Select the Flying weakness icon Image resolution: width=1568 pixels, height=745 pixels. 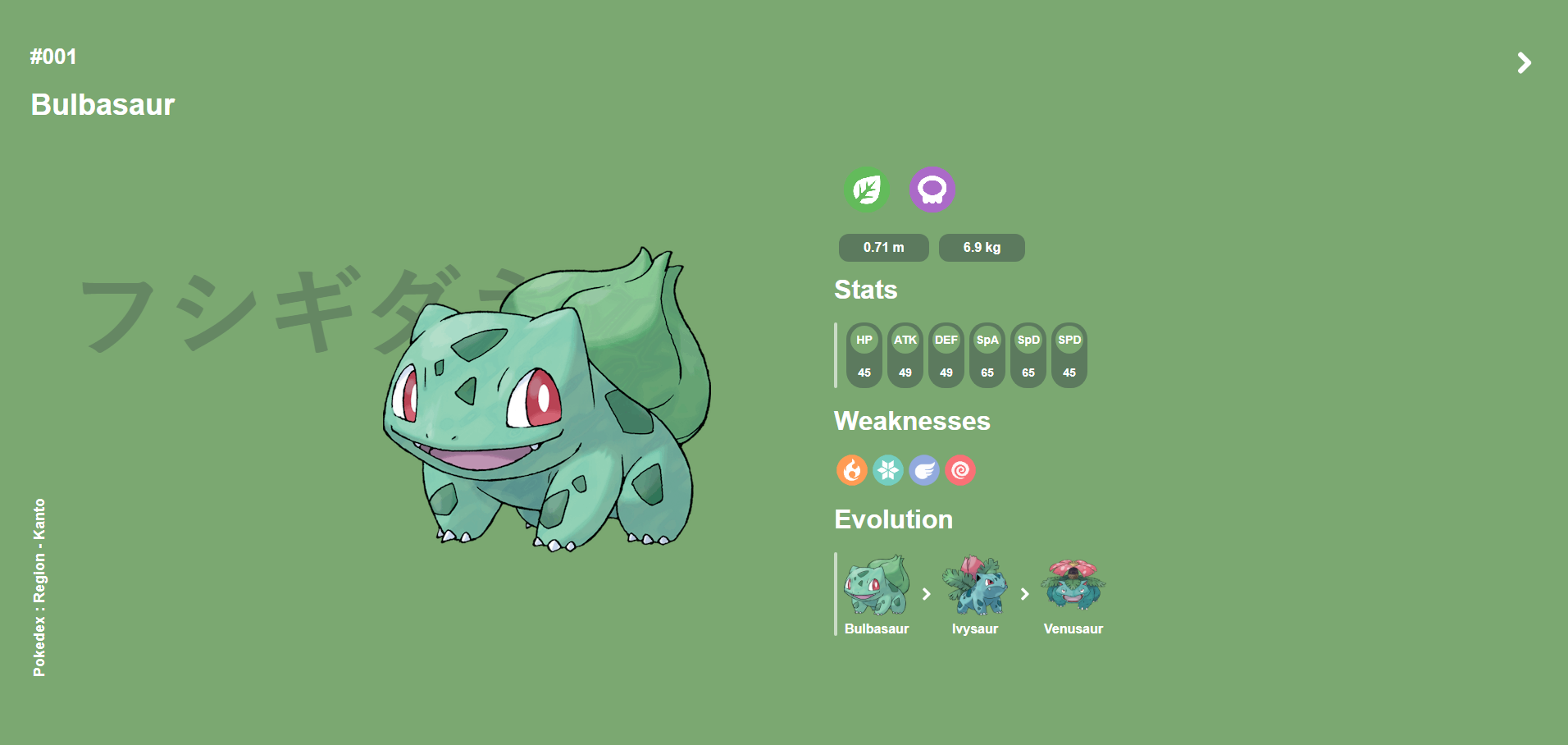point(923,470)
